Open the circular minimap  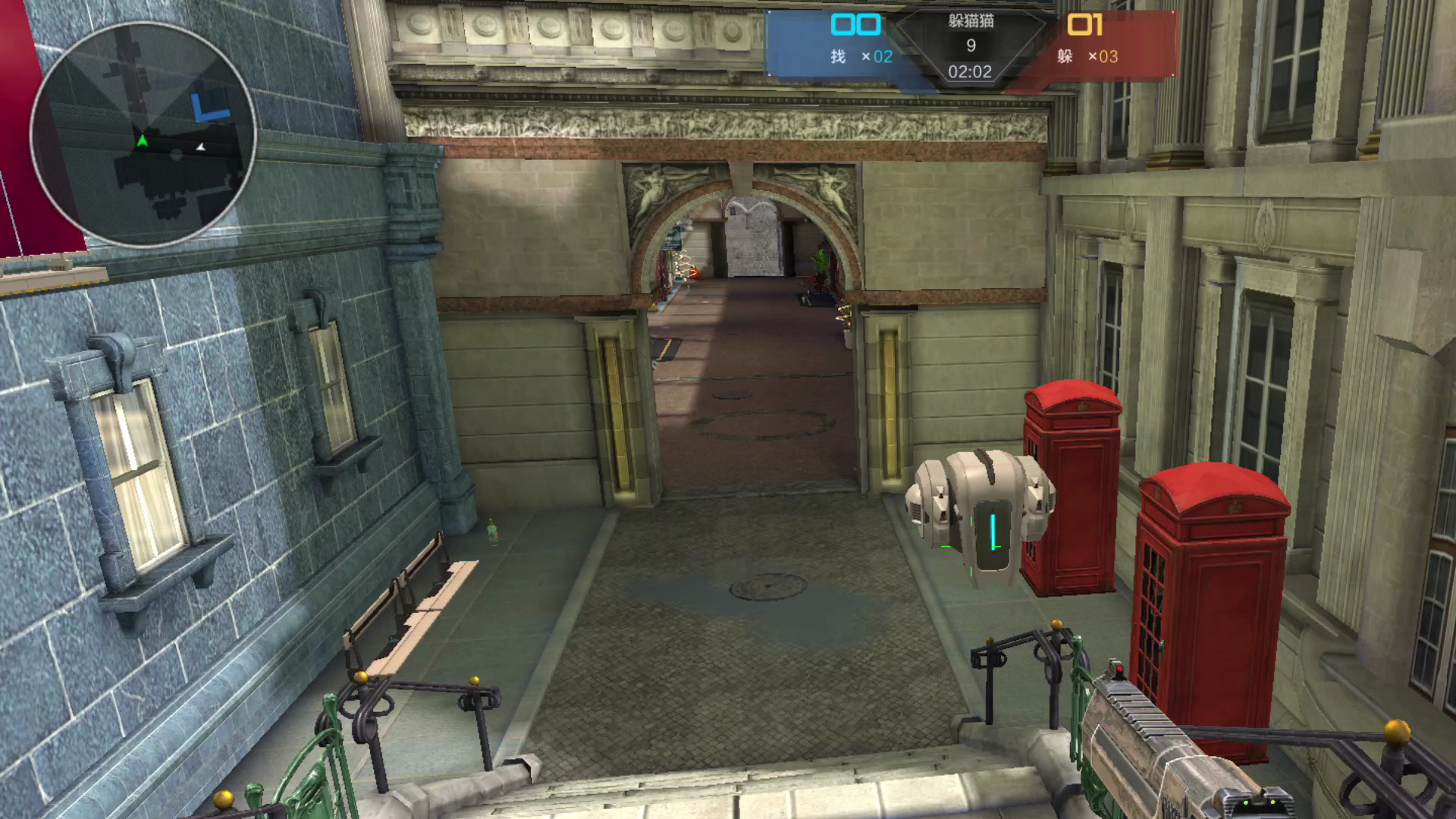tap(143, 133)
